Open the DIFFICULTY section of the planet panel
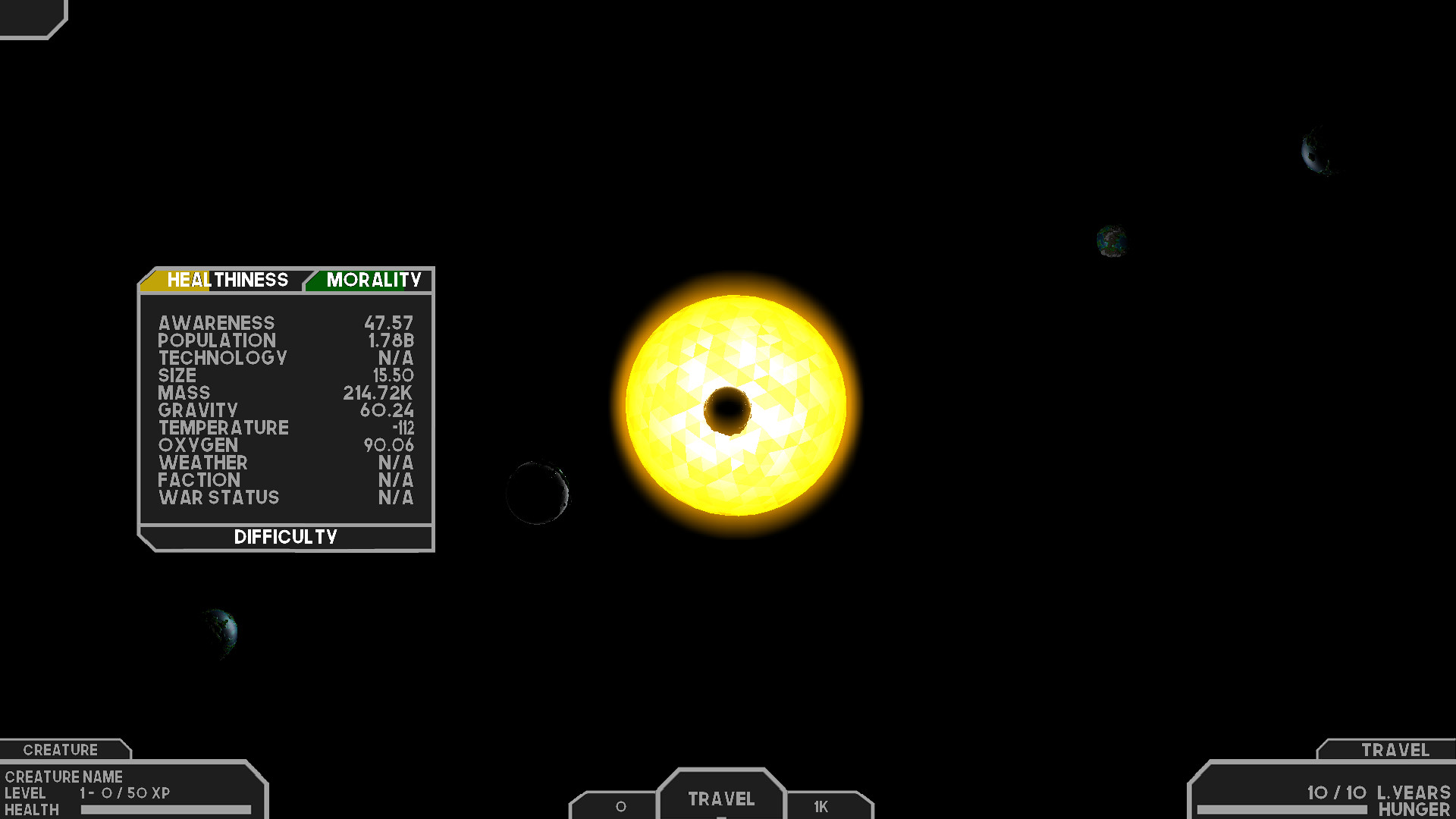Viewport: 1456px width, 819px height. coord(285,537)
